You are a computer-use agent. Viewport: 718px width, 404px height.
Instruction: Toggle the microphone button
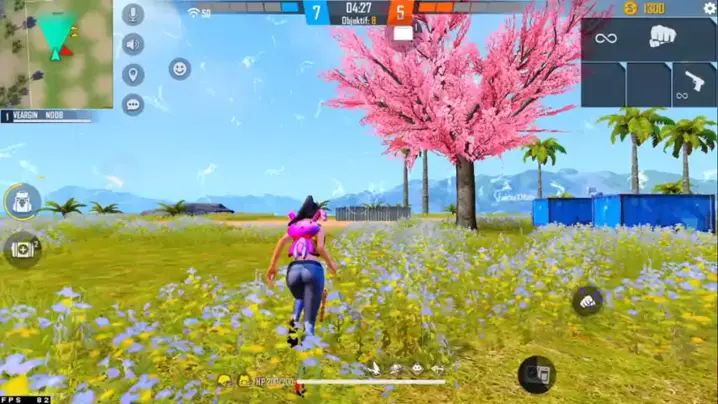pyautogui.click(x=133, y=15)
